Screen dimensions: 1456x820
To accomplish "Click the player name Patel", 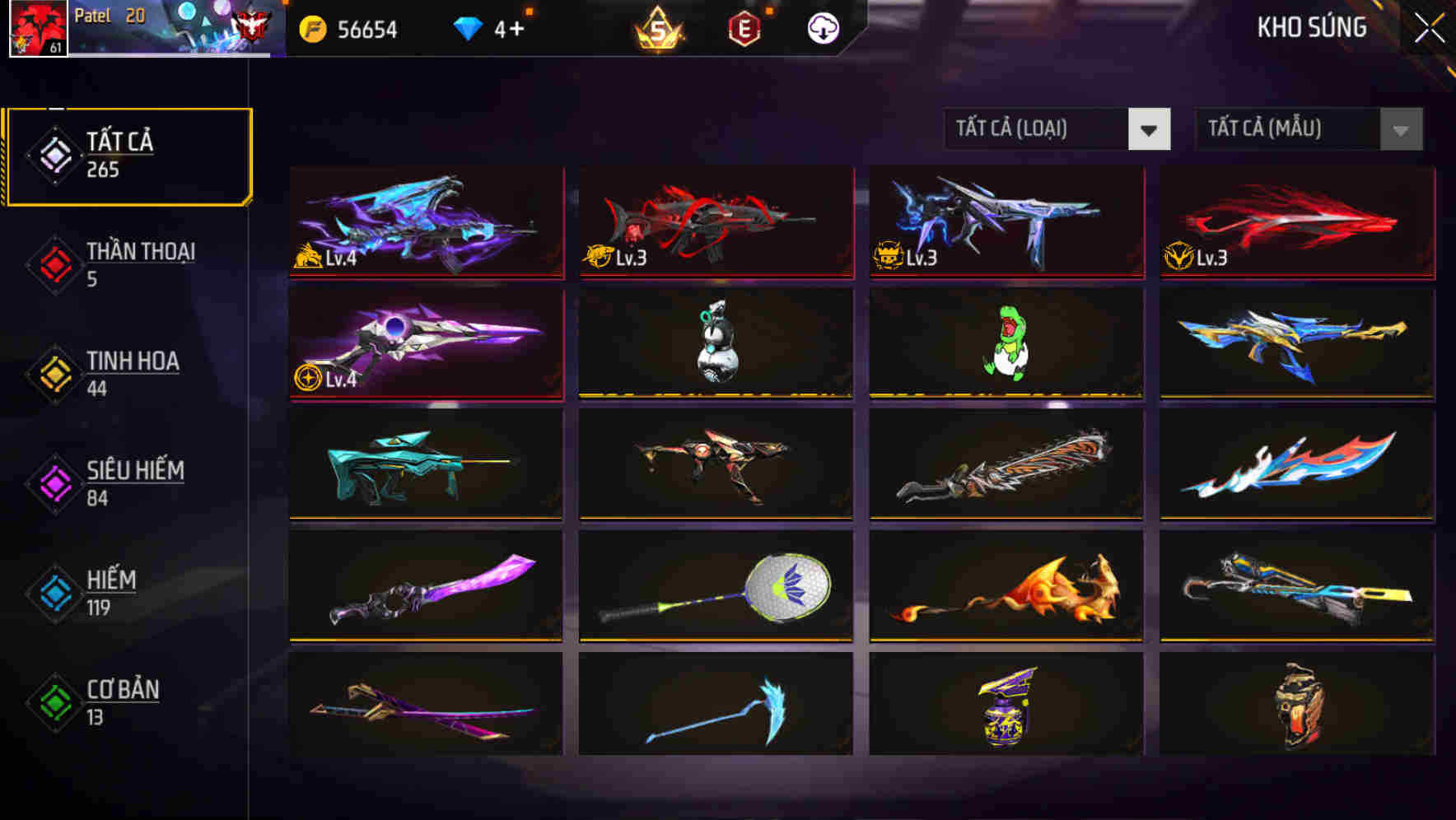I will [x=93, y=14].
